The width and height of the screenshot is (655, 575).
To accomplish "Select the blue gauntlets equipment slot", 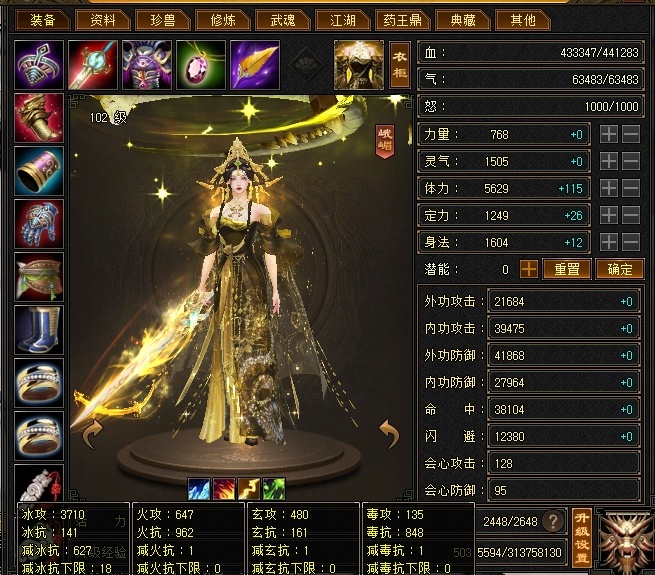I will coord(40,223).
